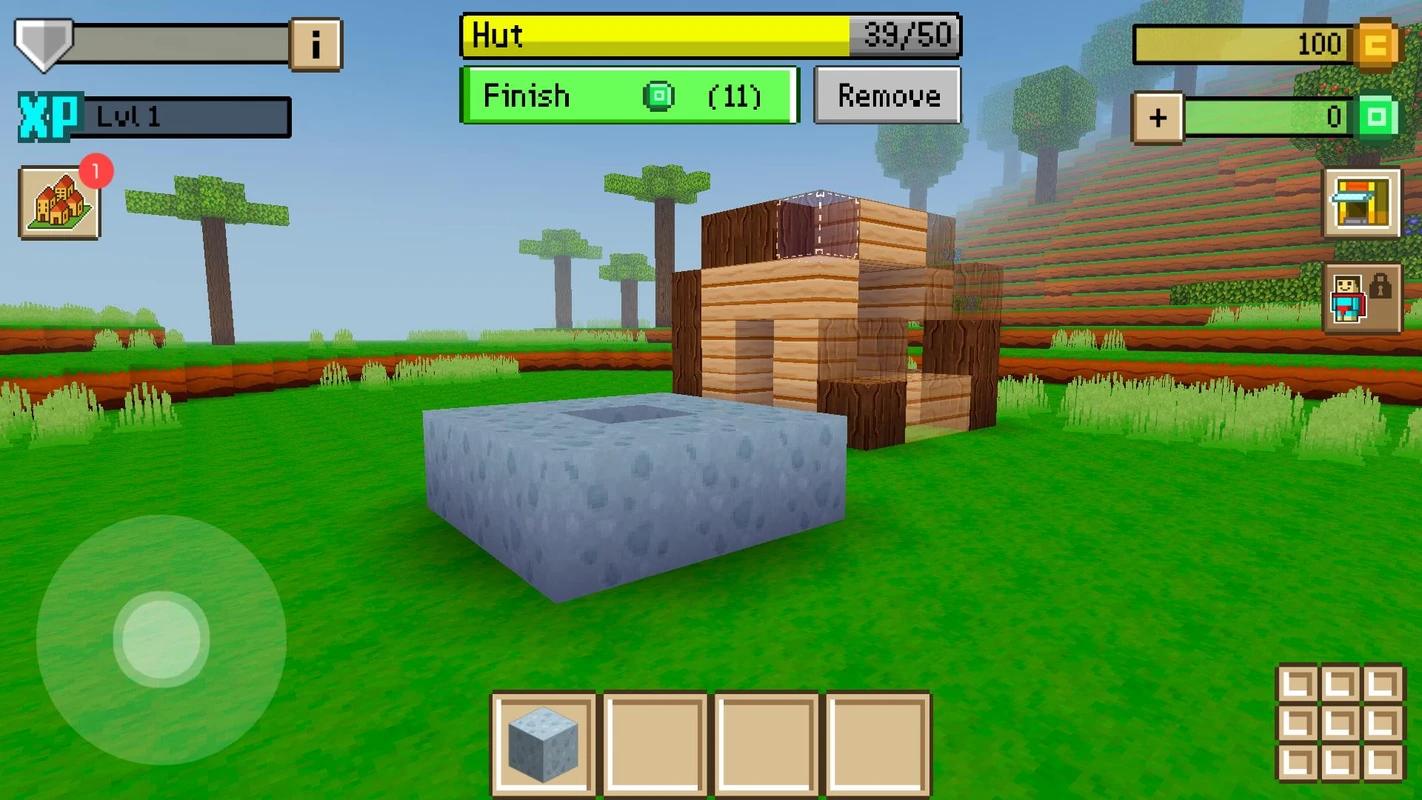The width and height of the screenshot is (1422, 800).
Task: Open the crafting furnace menu
Action: (x=1362, y=203)
